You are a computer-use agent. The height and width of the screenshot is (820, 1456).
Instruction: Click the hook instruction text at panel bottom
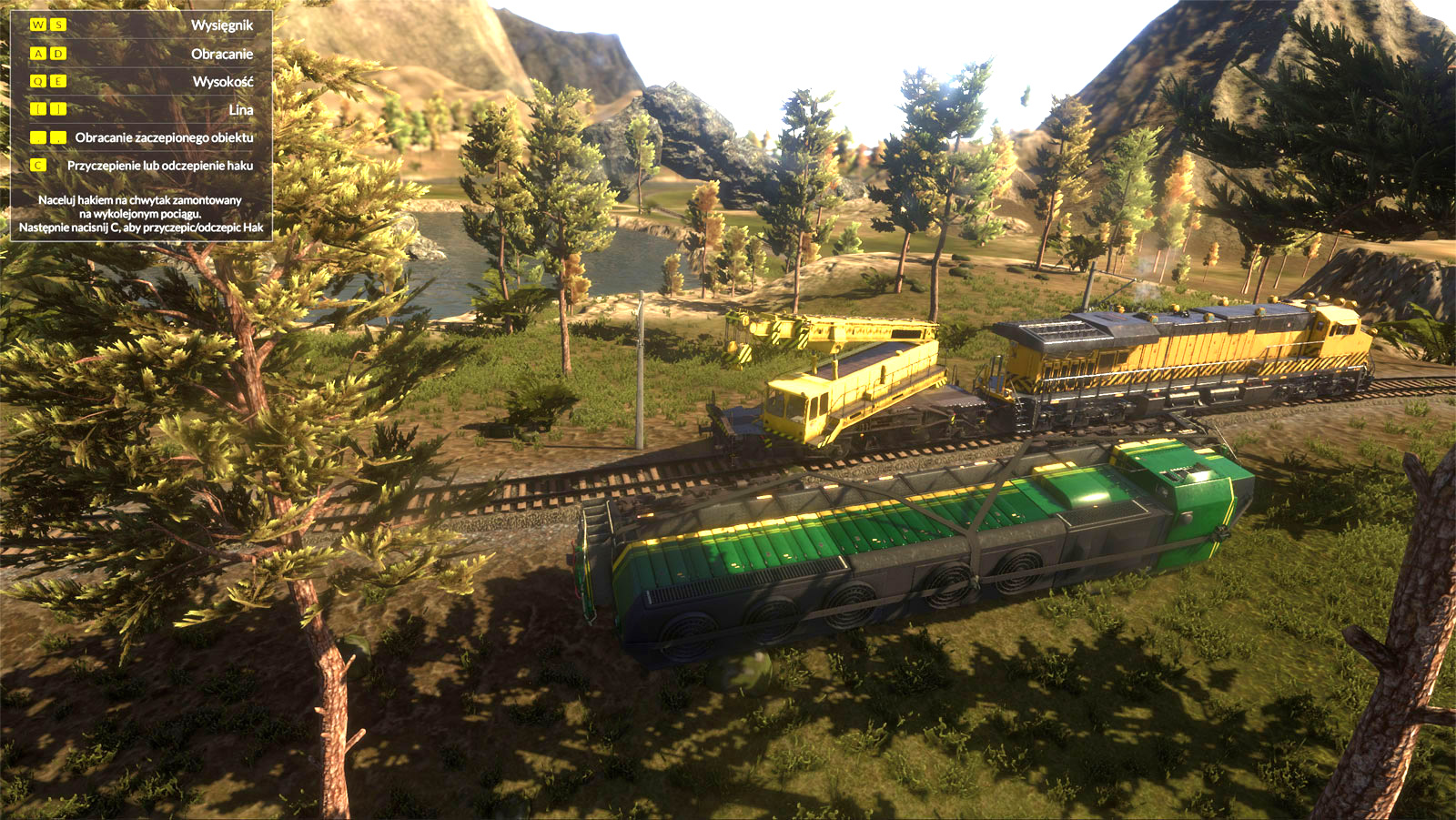pos(141,213)
